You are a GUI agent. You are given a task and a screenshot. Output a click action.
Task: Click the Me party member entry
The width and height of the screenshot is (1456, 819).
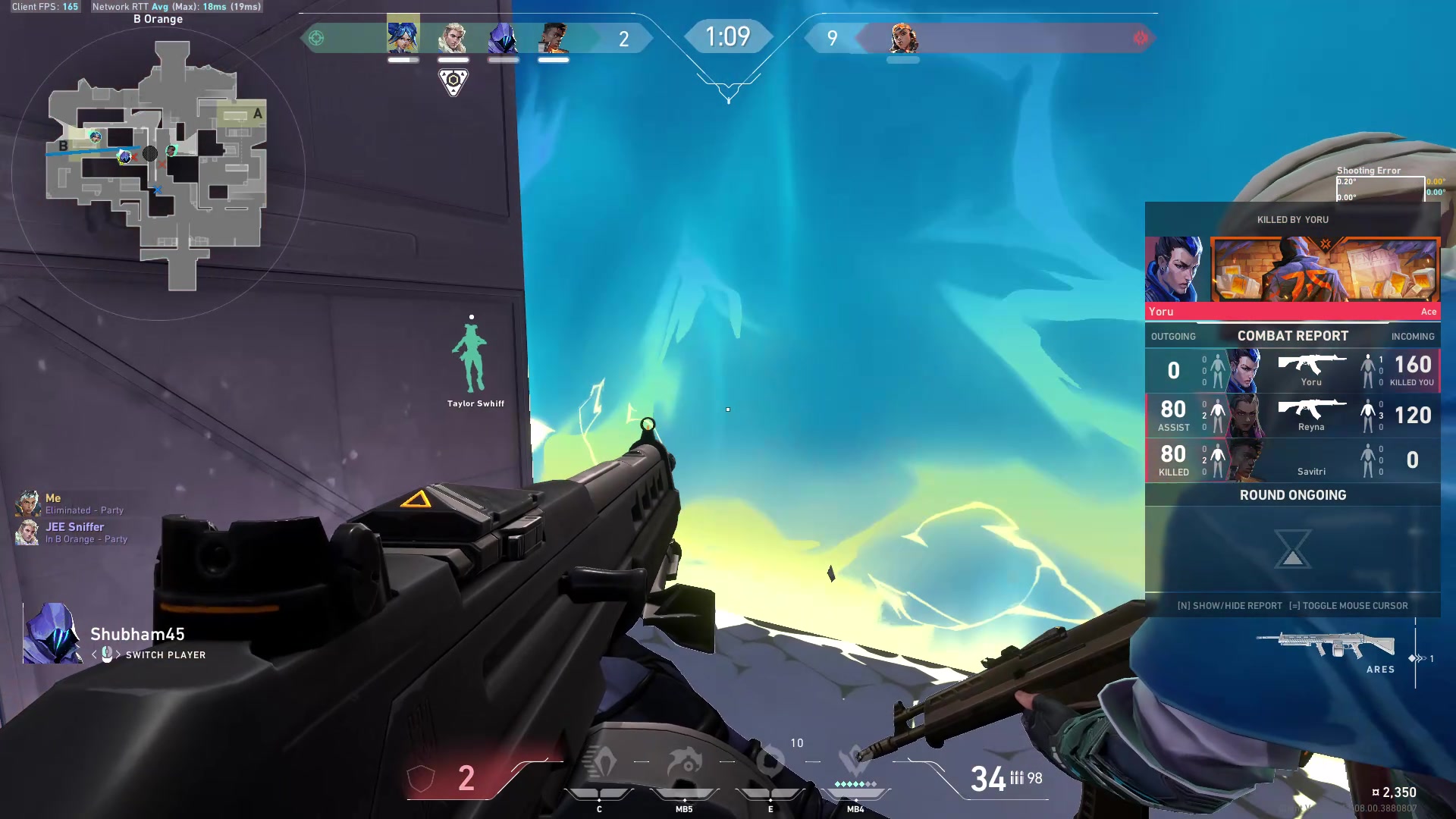click(x=70, y=504)
